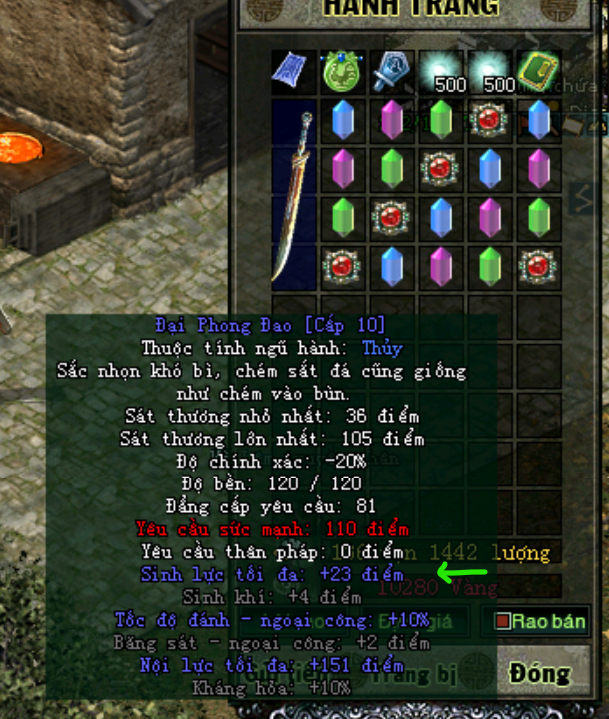609x719 pixels.
Task: Close the inventory with the Đóng button
Action: 539,672
